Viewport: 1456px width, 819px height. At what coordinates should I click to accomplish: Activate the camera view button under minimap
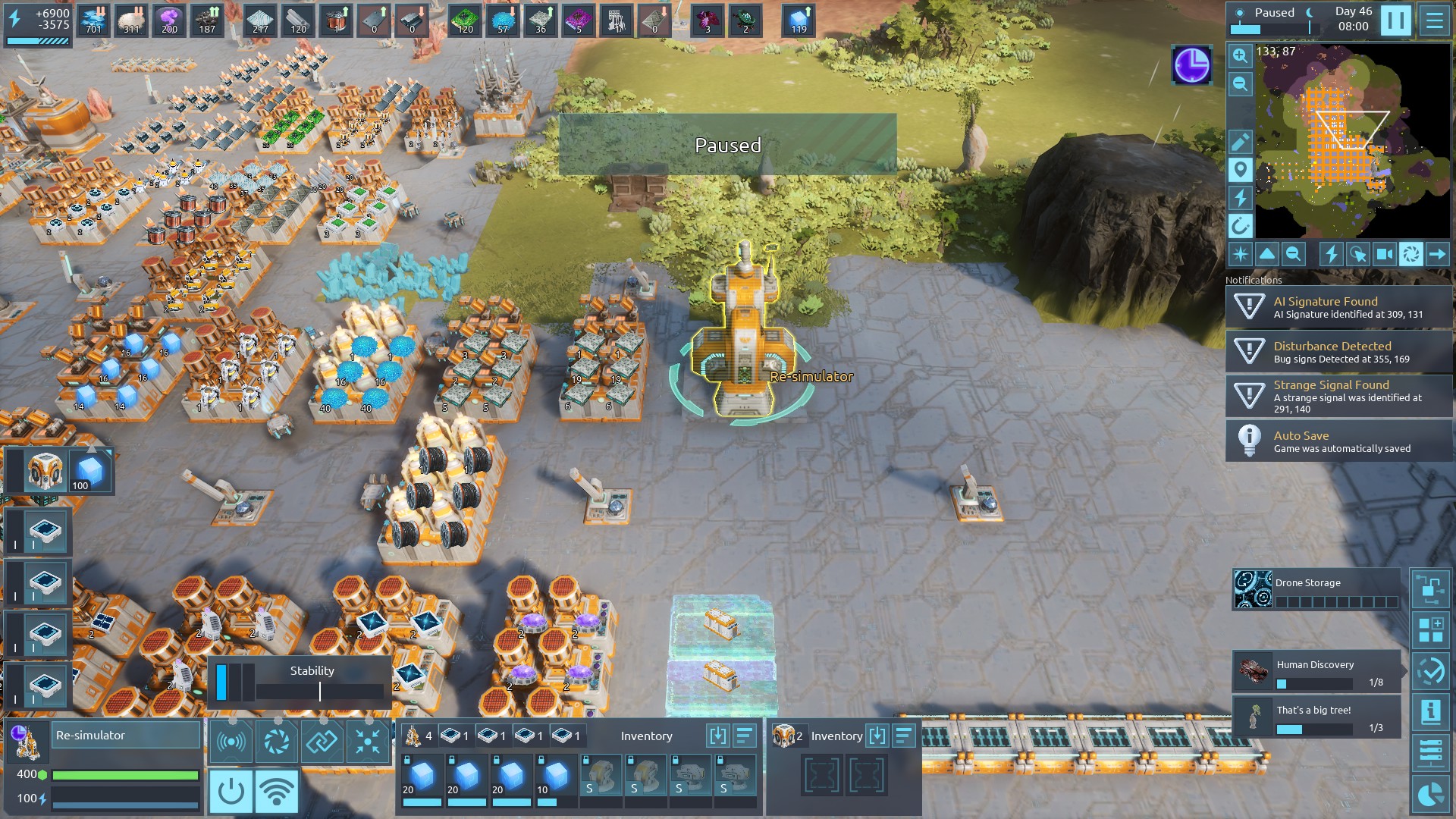point(1384,255)
